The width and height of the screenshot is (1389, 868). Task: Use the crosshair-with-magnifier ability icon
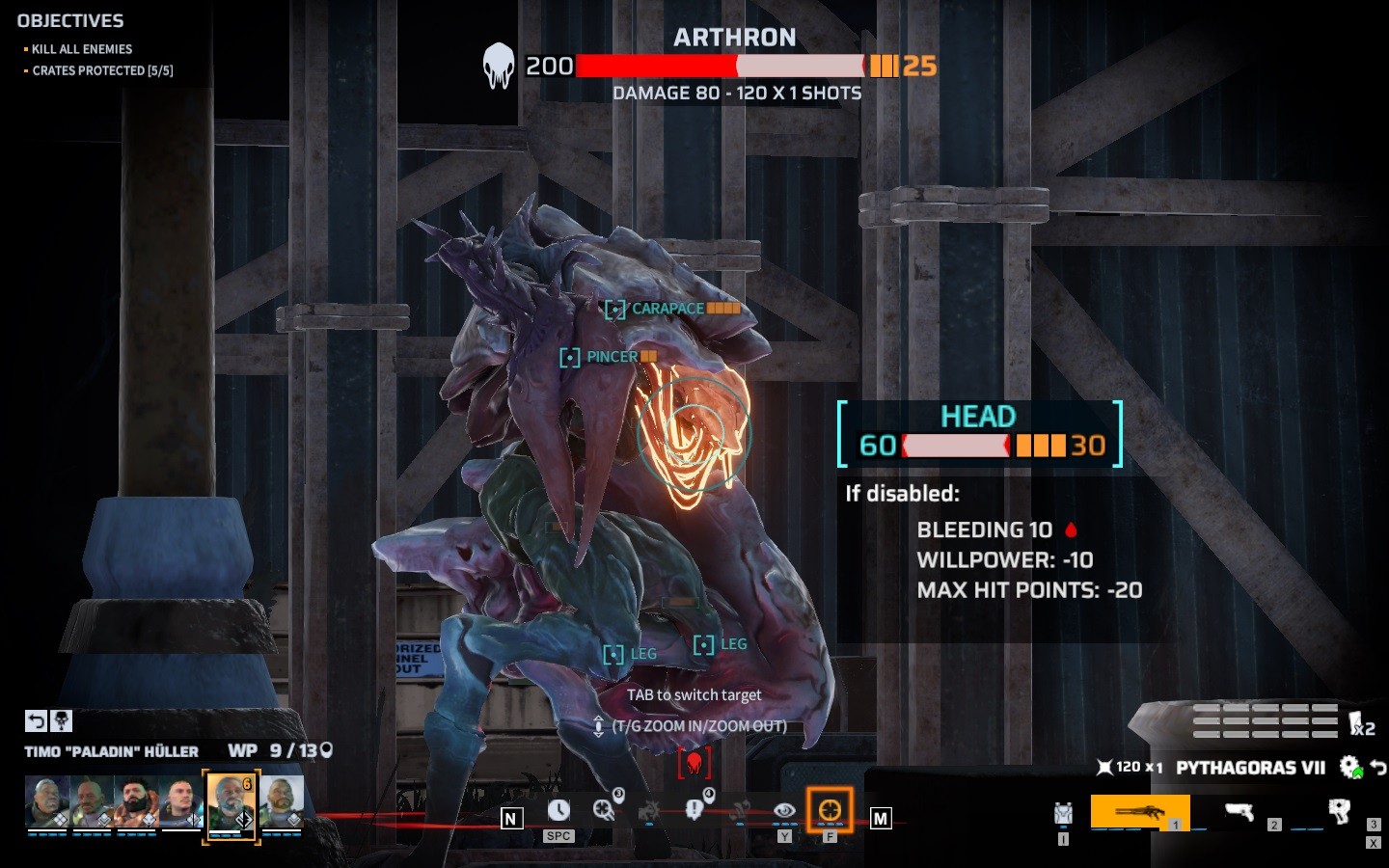pos(605,810)
